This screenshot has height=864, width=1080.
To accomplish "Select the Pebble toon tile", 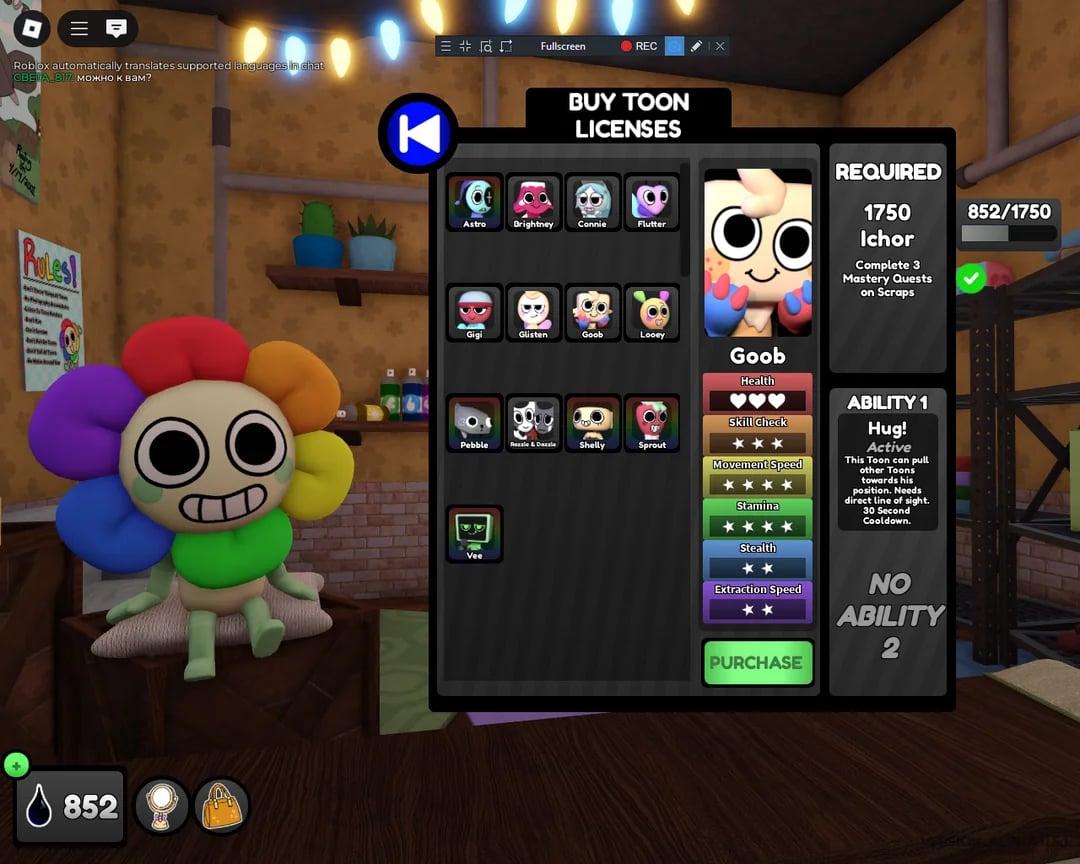I will [474, 423].
